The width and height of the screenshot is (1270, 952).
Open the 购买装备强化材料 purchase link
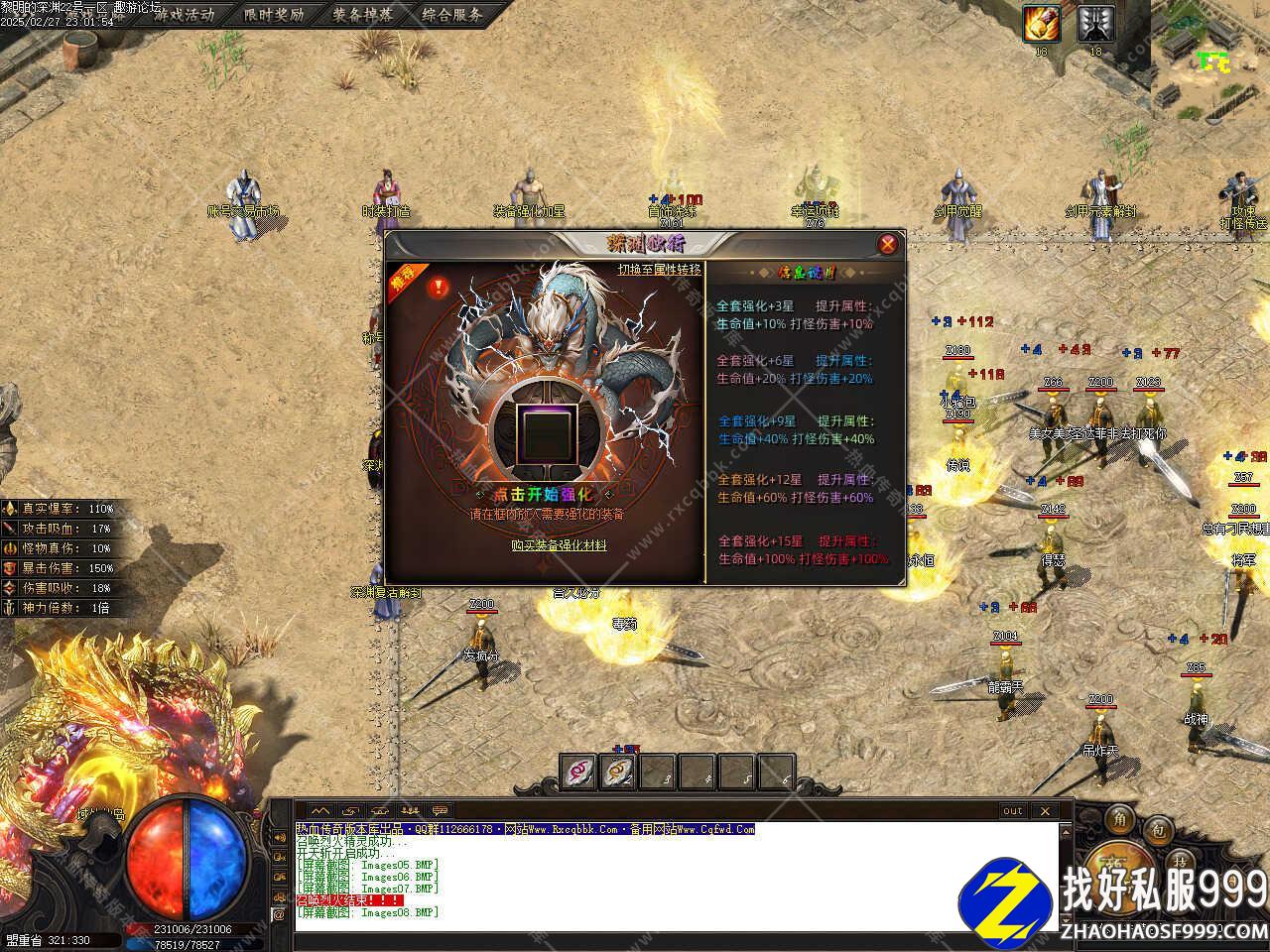pyautogui.click(x=559, y=545)
